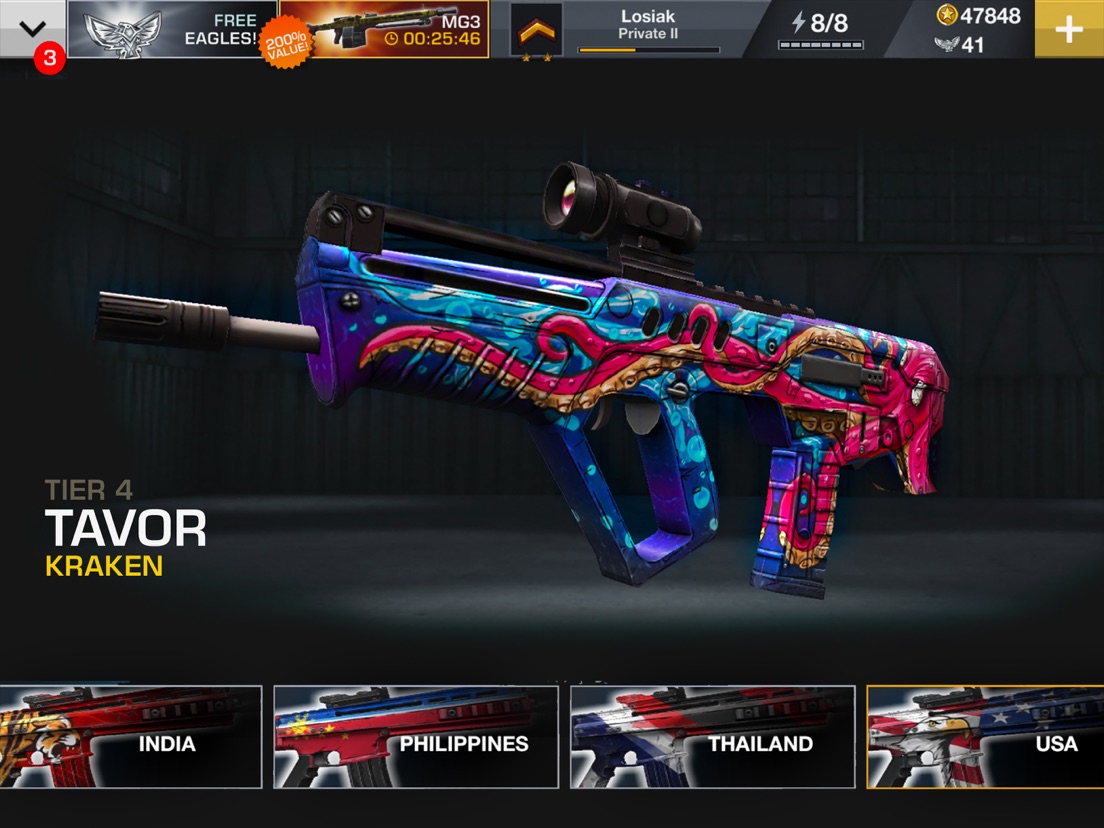This screenshot has height=828, width=1104.
Task: Pick the Thailand weapon skin
Action: point(712,737)
